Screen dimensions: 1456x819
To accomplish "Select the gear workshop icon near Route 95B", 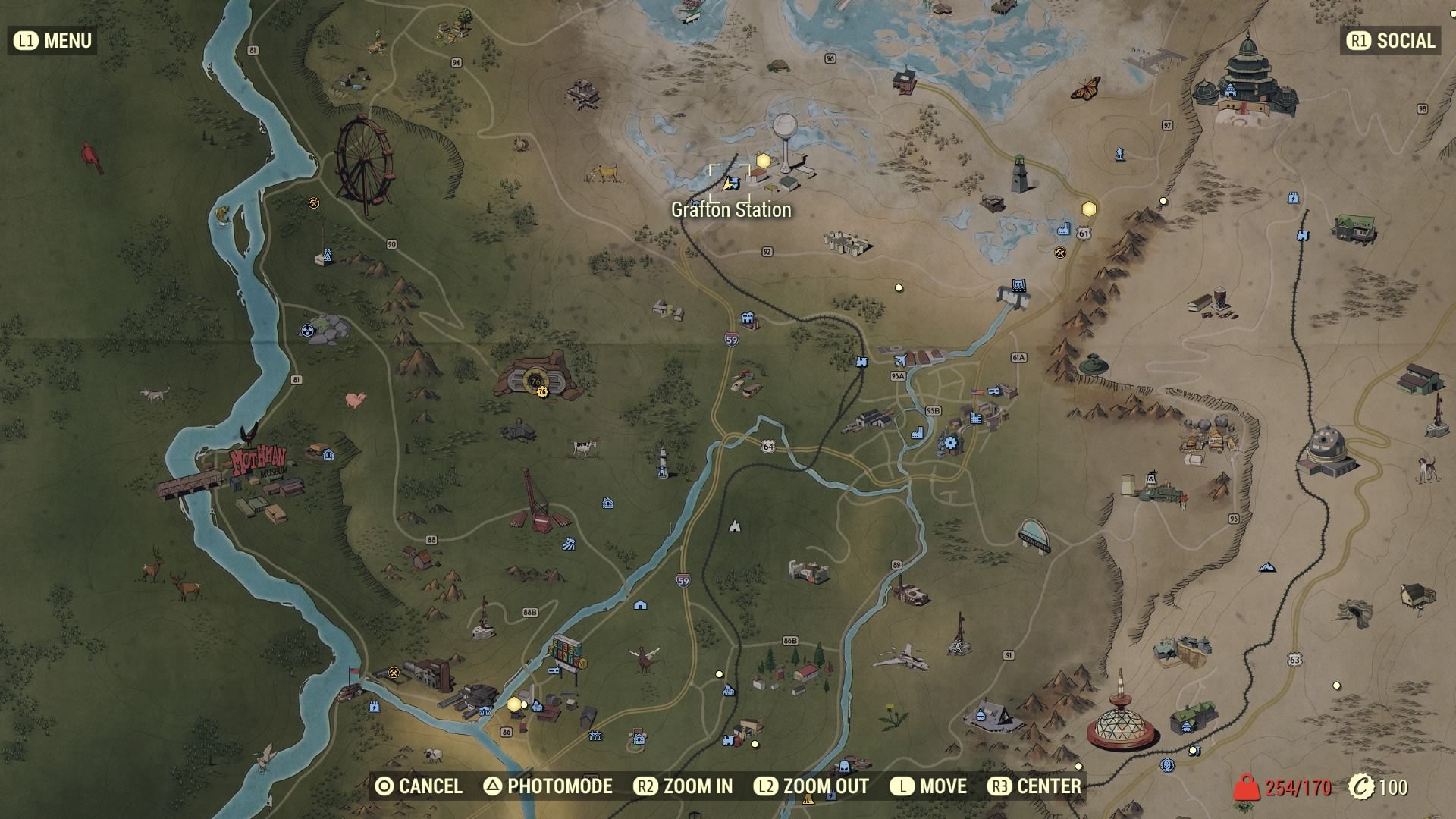I will pos(951,443).
